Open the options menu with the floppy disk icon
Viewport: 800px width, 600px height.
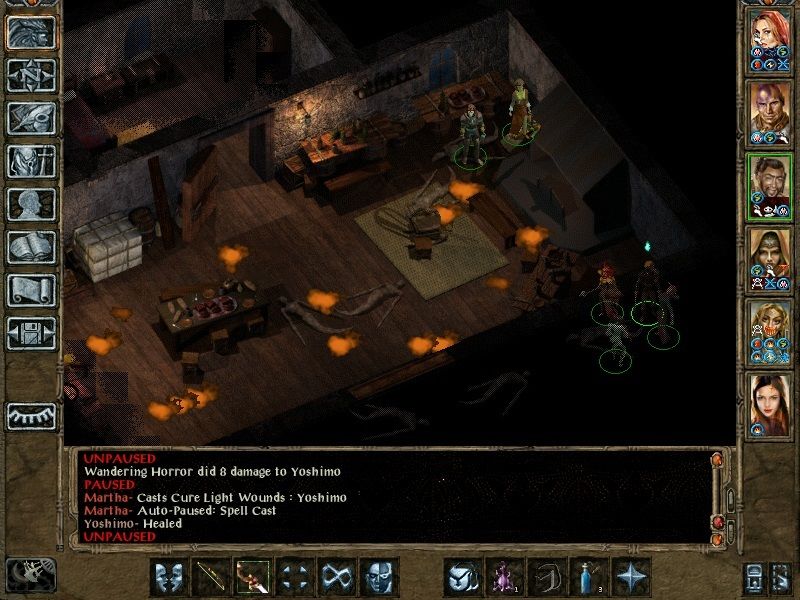31,333
